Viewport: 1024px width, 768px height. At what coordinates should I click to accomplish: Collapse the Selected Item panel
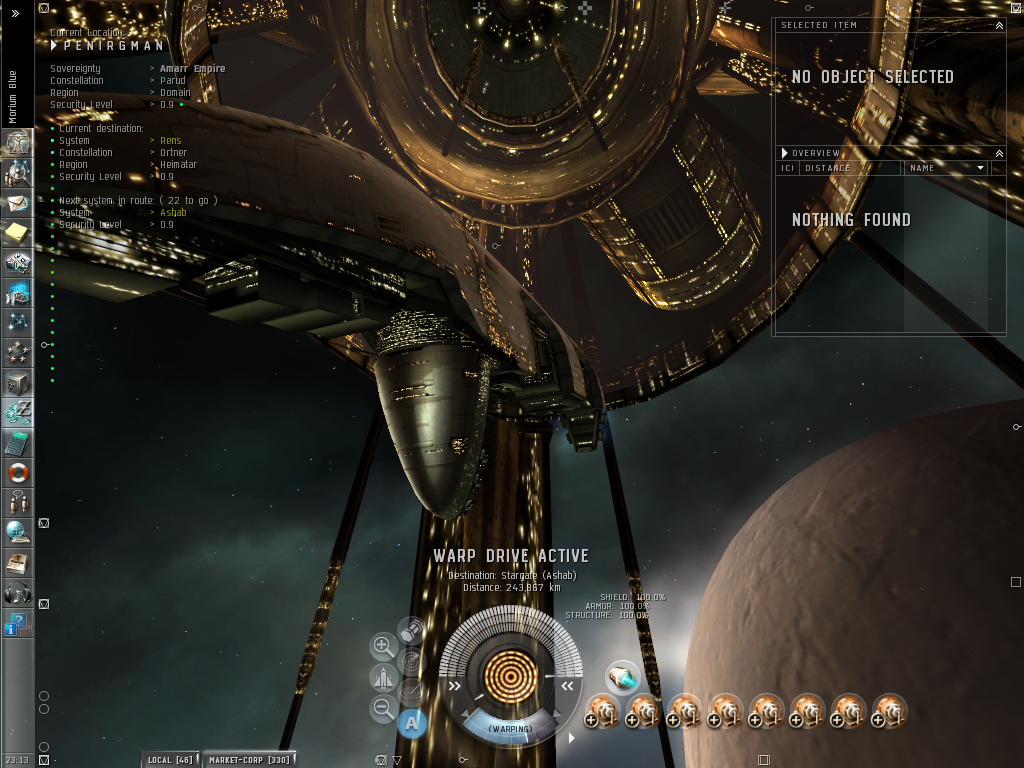999,25
